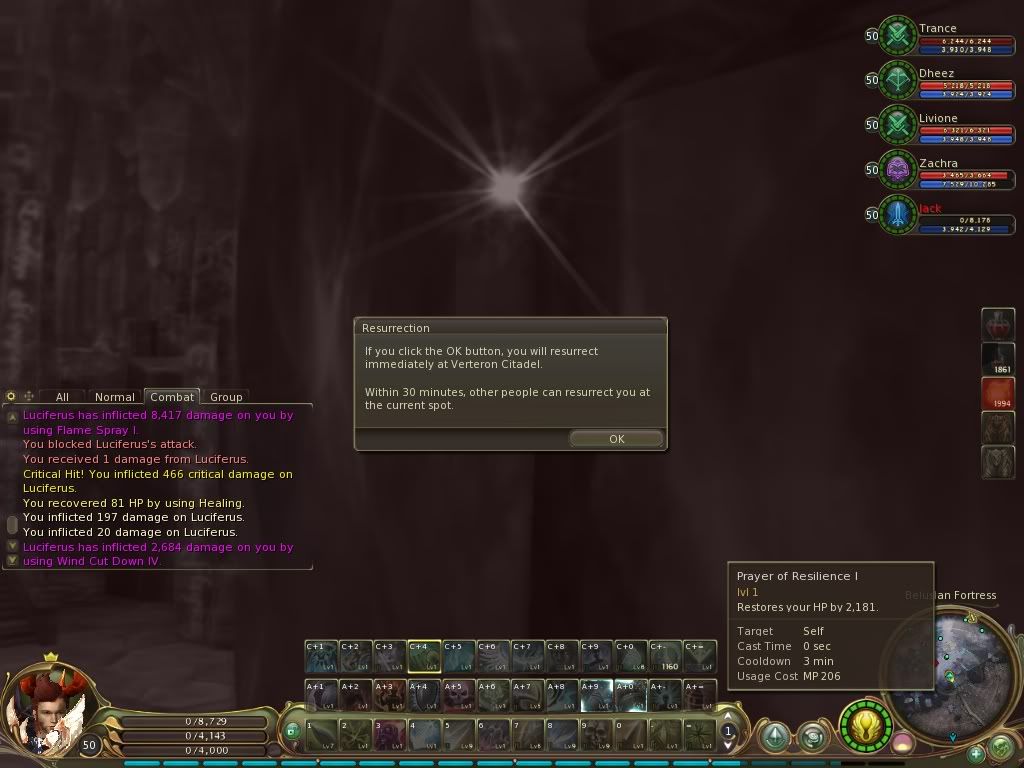Confirm resurrection with the OK button
The image size is (1024, 768).
tap(616, 439)
